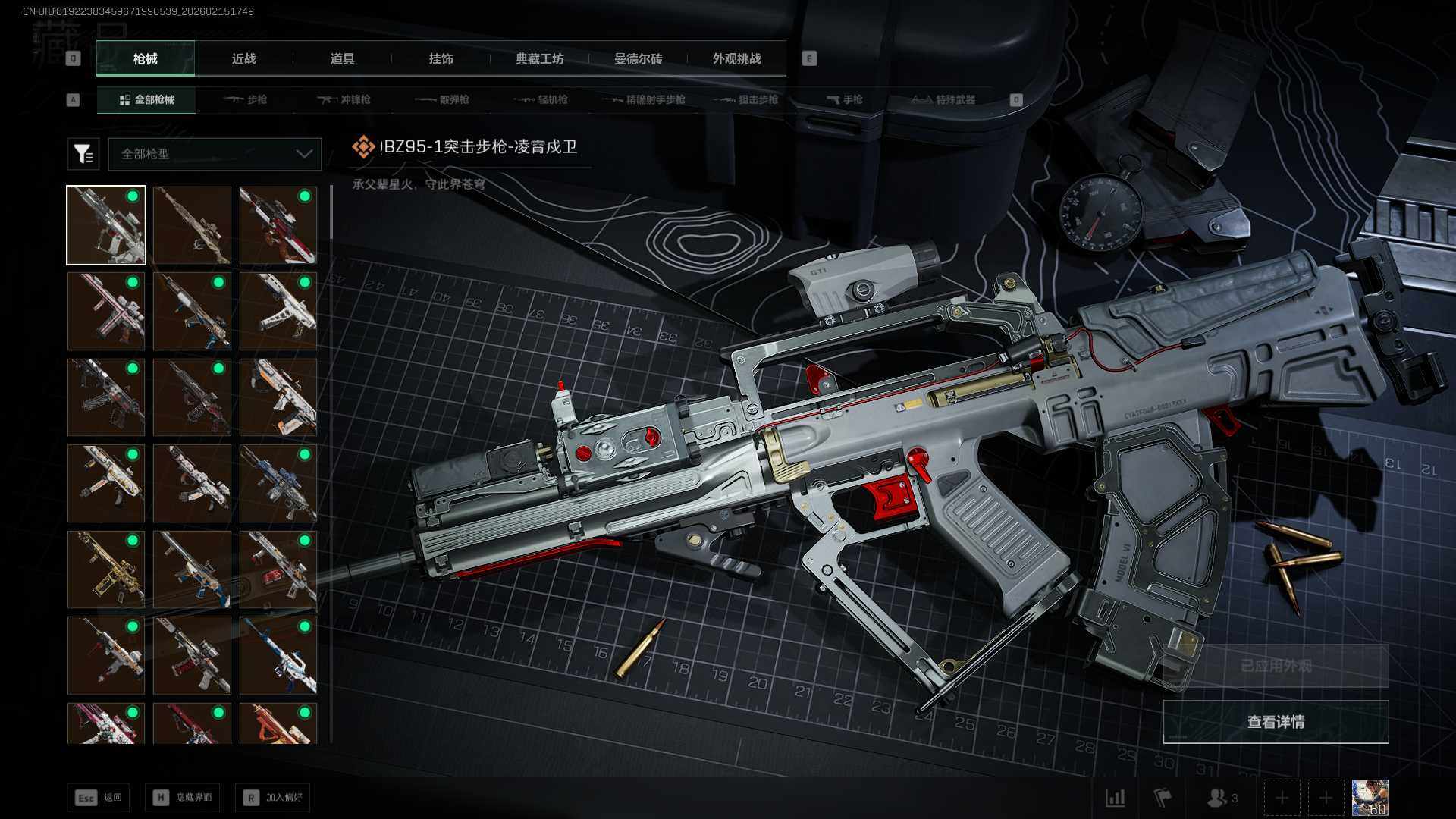Open the 道具 items tab

342,58
